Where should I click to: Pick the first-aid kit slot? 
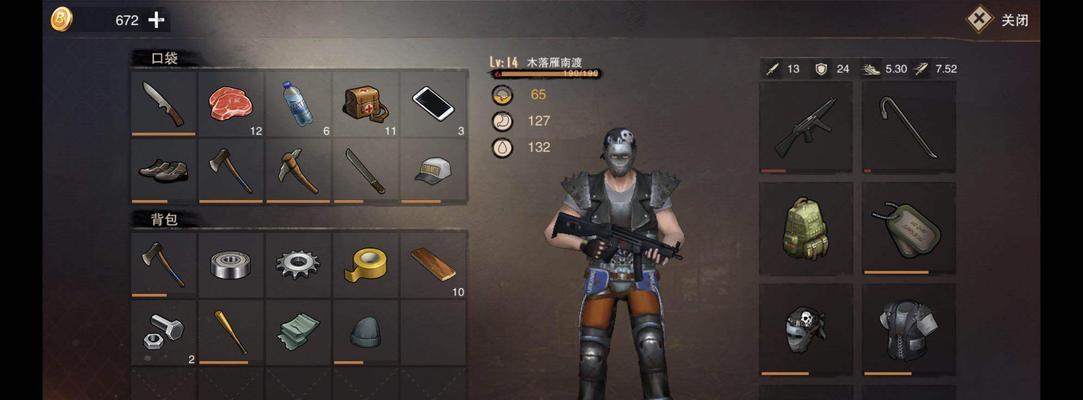point(366,102)
